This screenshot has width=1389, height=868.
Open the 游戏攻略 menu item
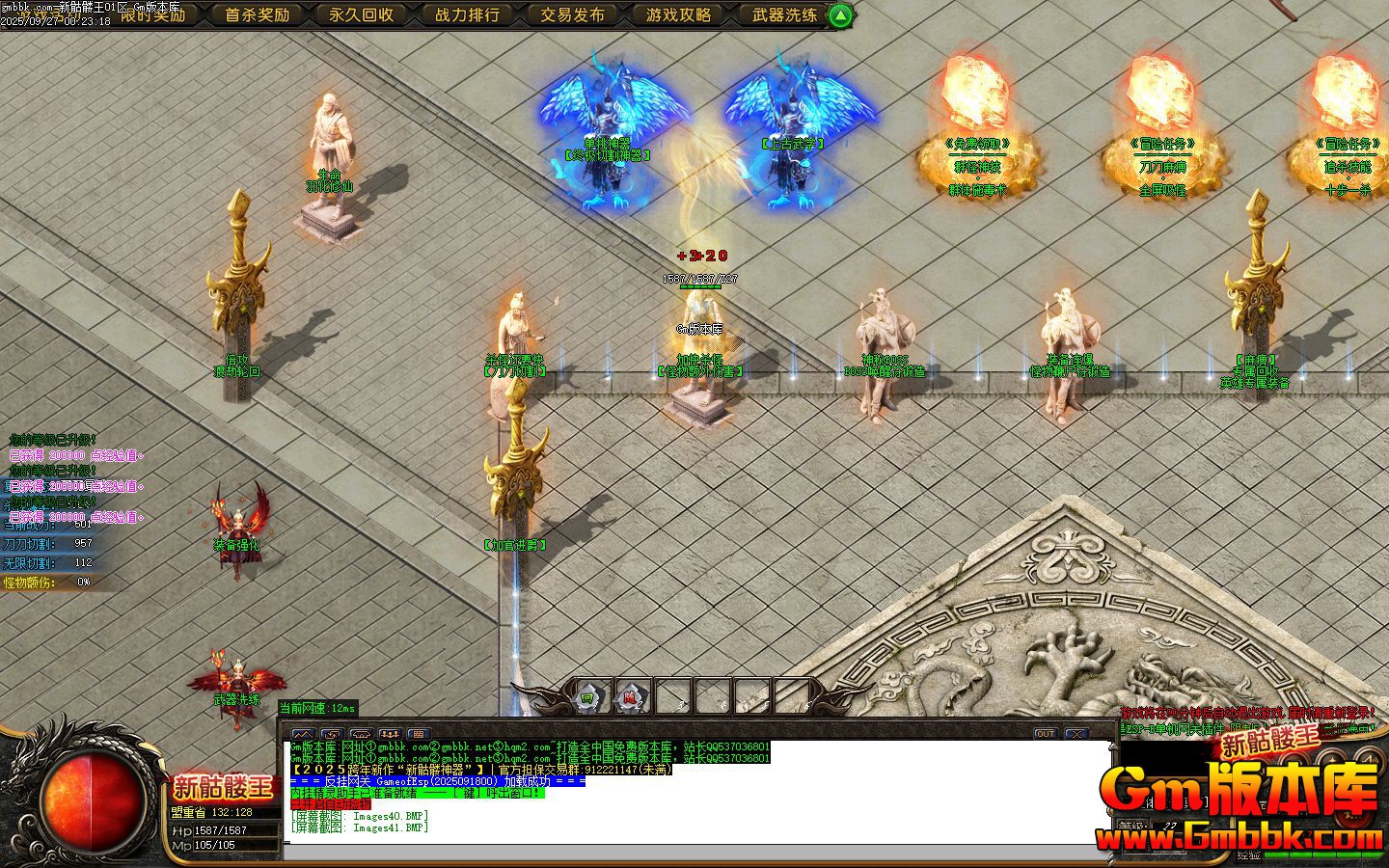point(679,15)
